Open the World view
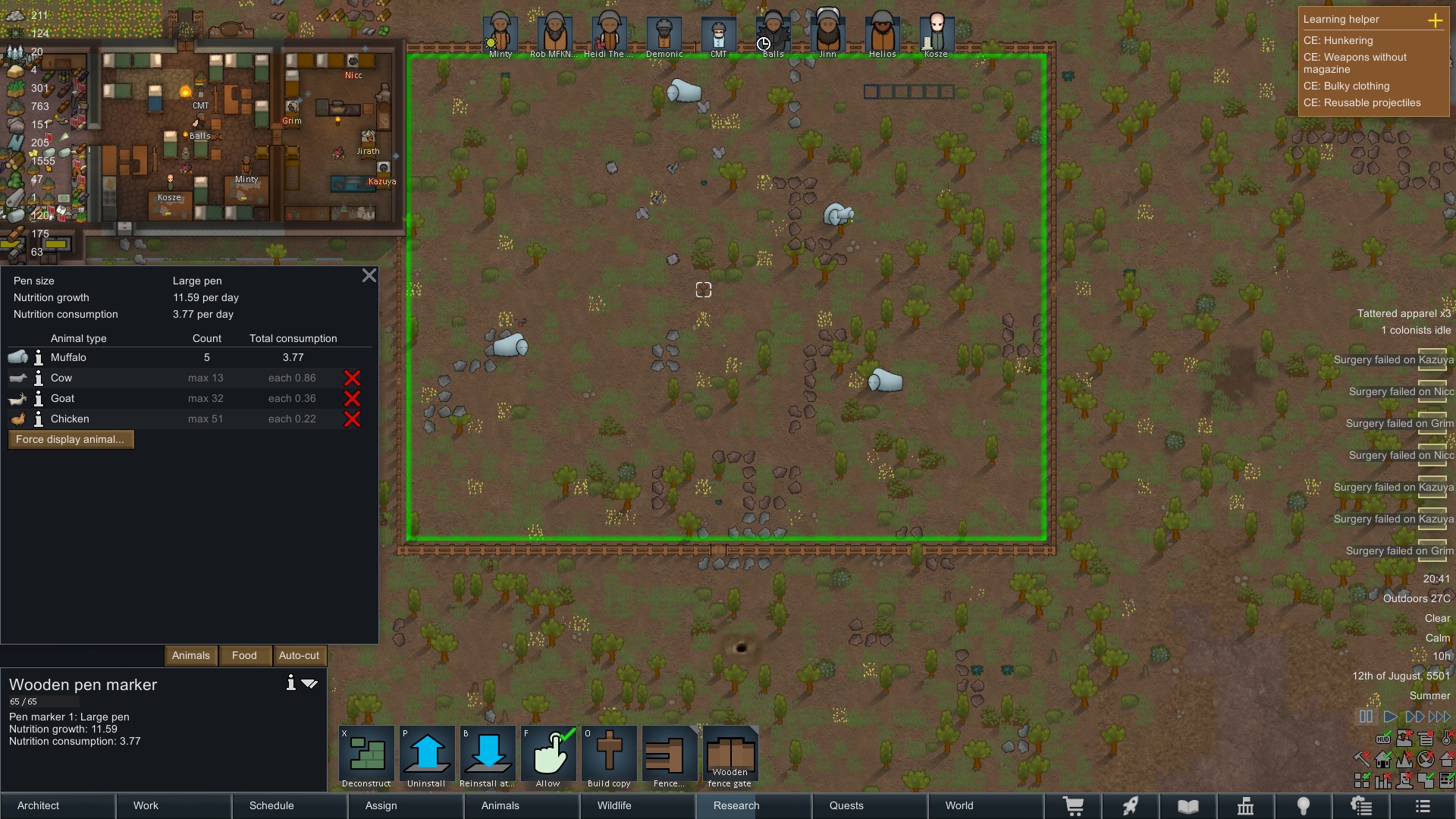This screenshot has height=819, width=1456. (x=959, y=805)
